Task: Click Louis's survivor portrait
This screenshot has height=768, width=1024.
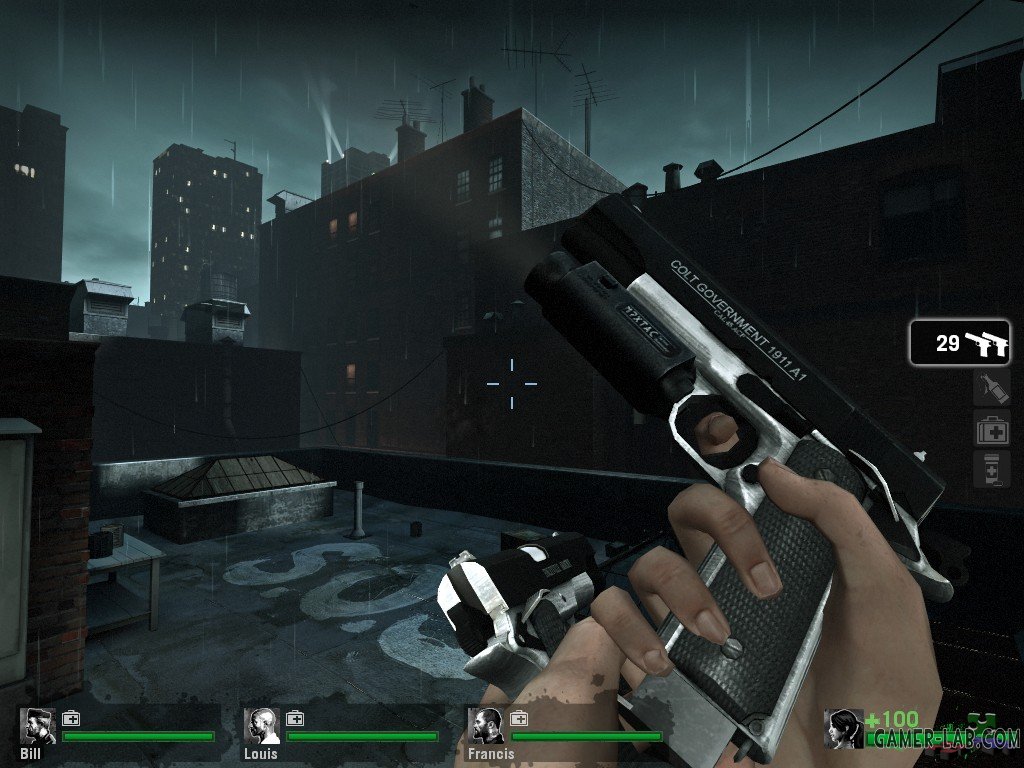Action: point(263,726)
